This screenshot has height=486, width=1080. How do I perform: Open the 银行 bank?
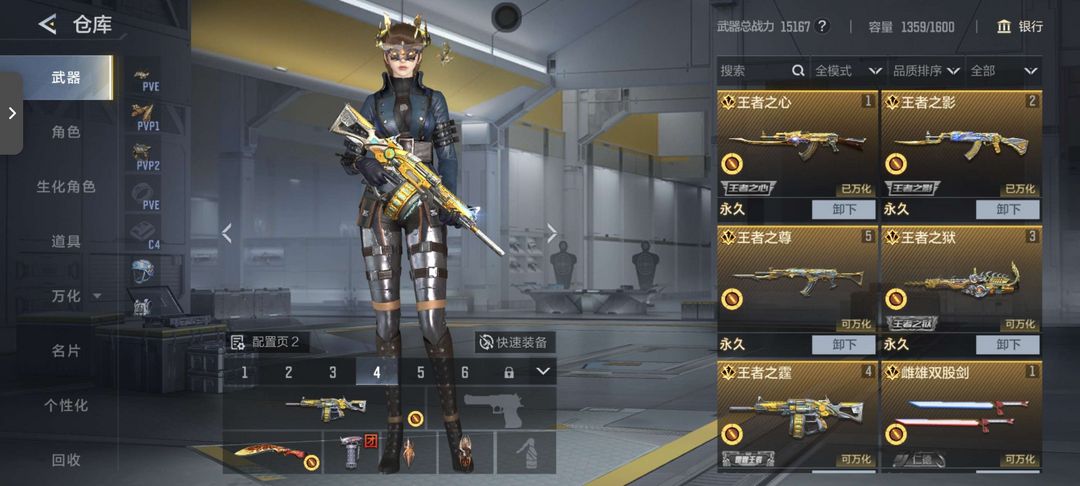1019,27
